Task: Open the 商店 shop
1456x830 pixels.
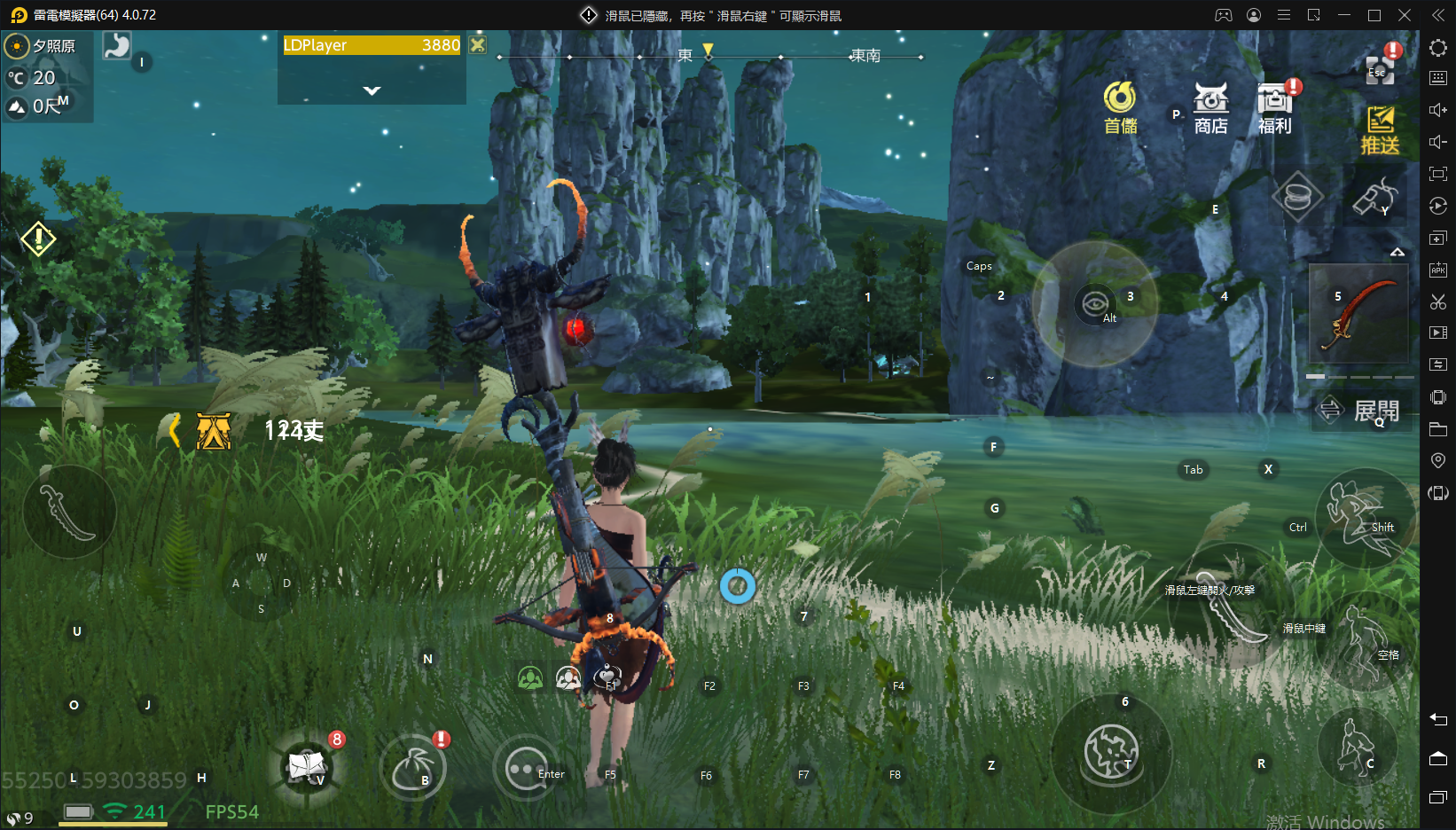Action: (1210, 108)
